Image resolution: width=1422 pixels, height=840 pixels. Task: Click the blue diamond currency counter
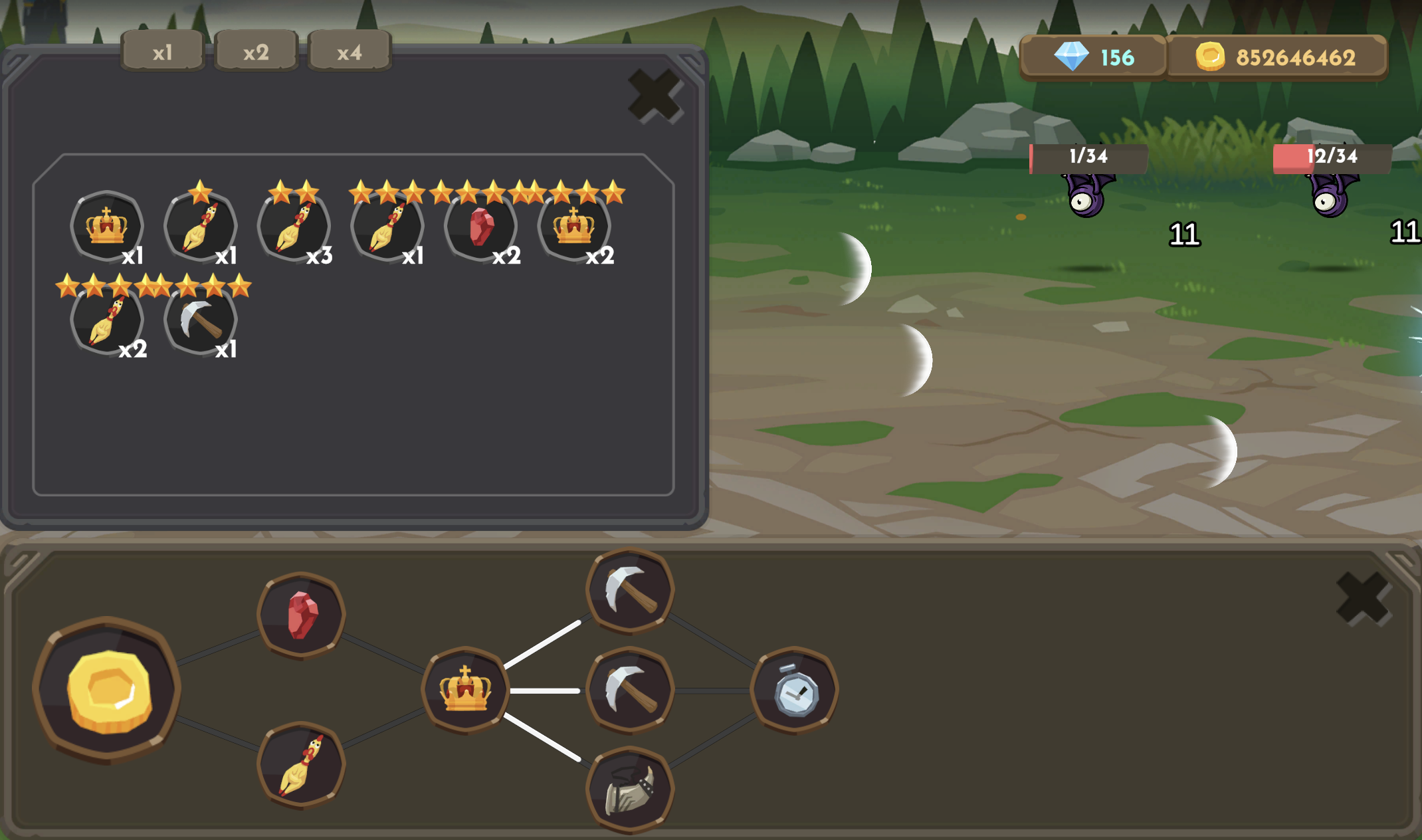click(x=1093, y=58)
